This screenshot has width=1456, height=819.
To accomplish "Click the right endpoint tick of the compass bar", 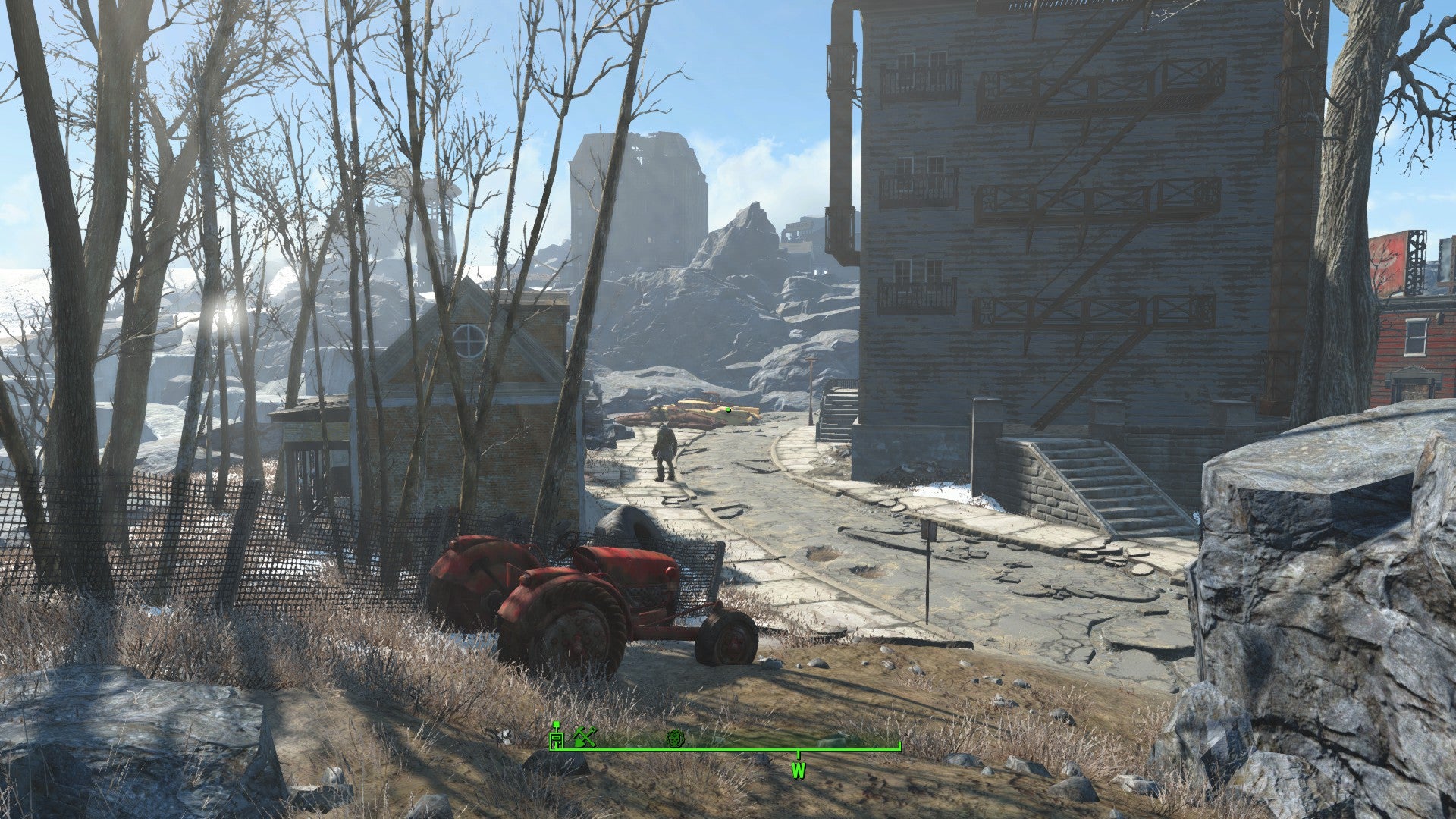I will coord(901,747).
